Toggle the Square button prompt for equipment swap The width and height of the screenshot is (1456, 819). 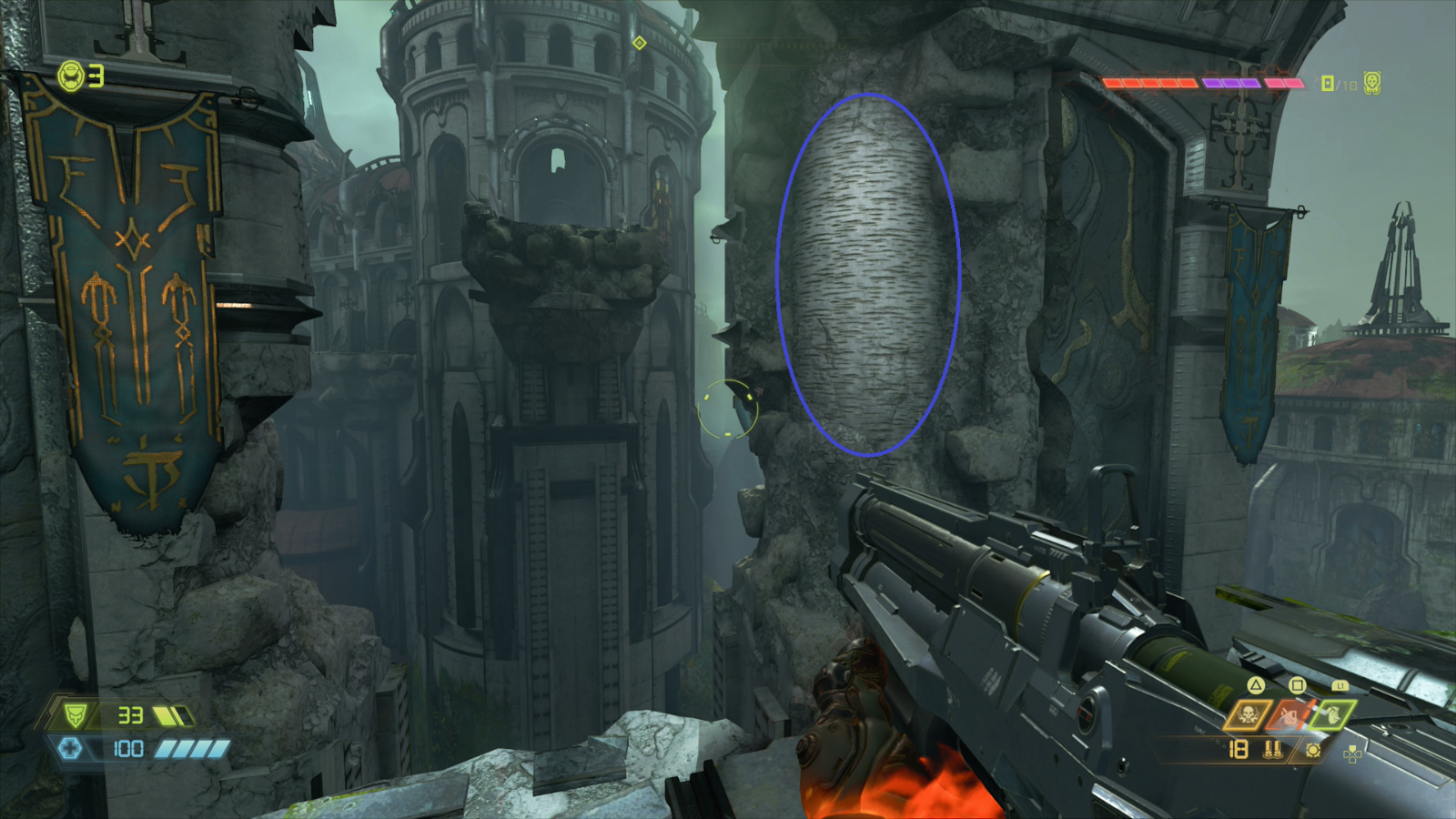click(x=1298, y=684)
